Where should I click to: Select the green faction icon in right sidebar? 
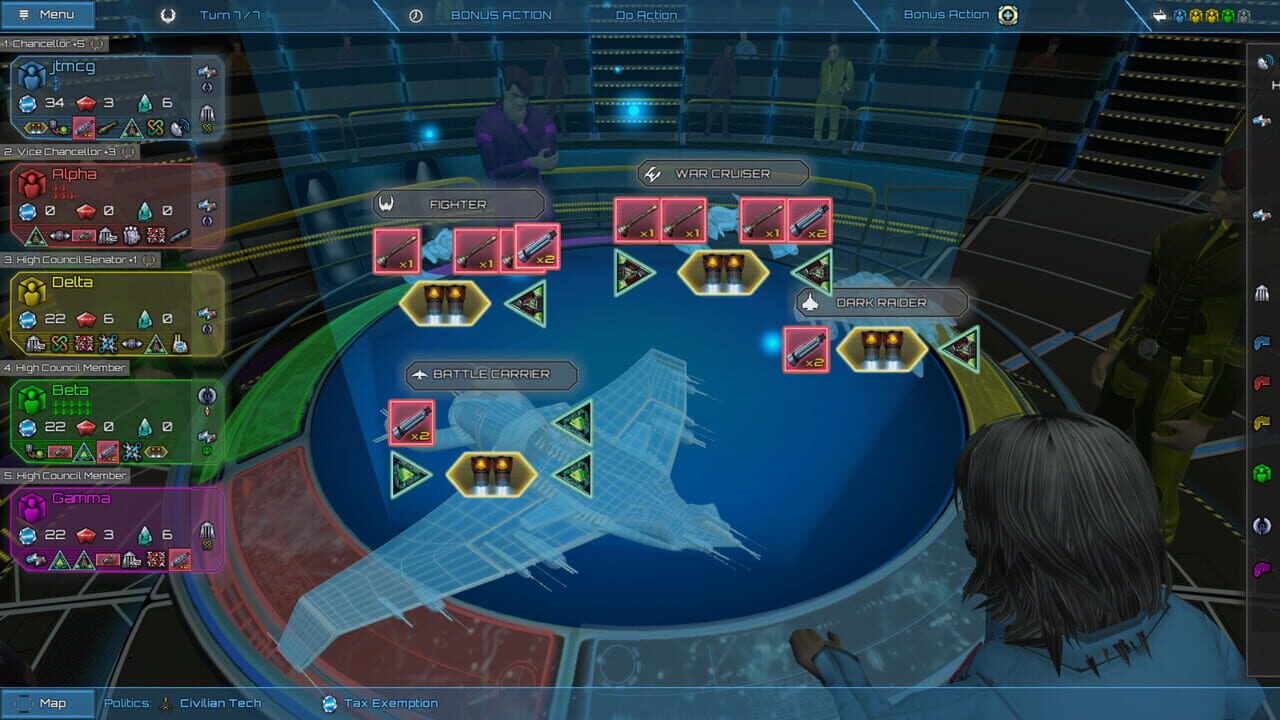(x=1262, y=472)
